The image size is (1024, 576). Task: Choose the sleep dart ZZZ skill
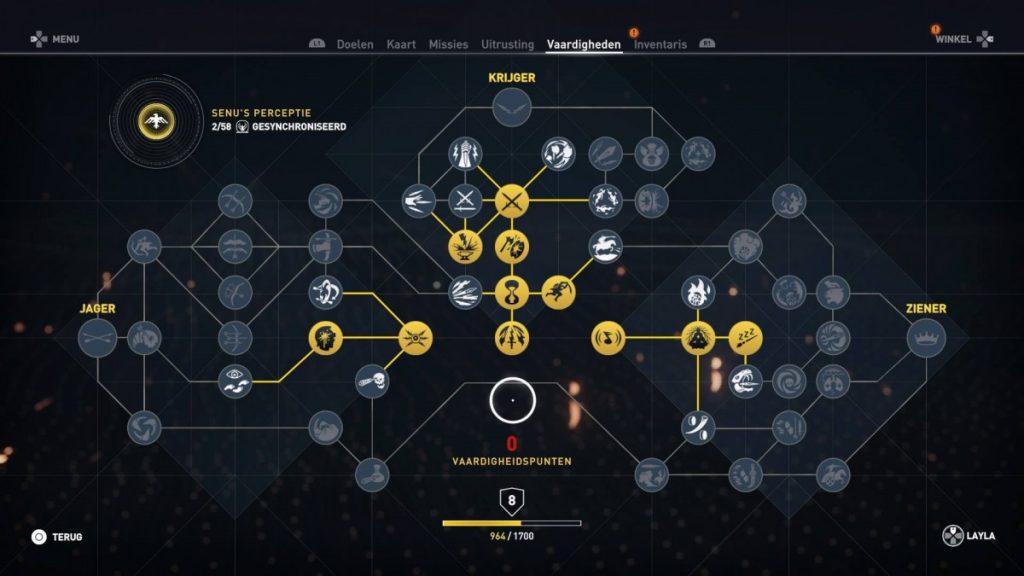(745, 337)
